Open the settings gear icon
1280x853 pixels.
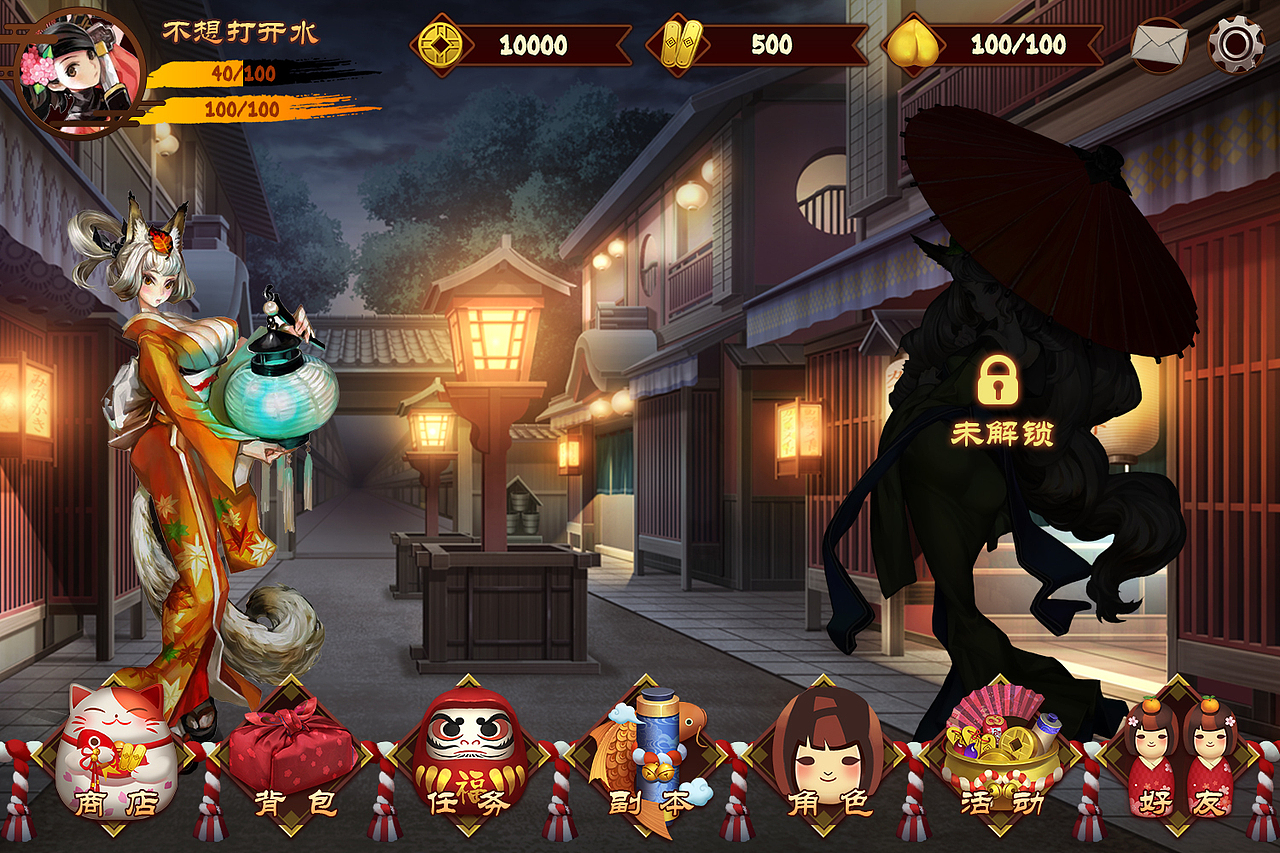[1237, 42]
